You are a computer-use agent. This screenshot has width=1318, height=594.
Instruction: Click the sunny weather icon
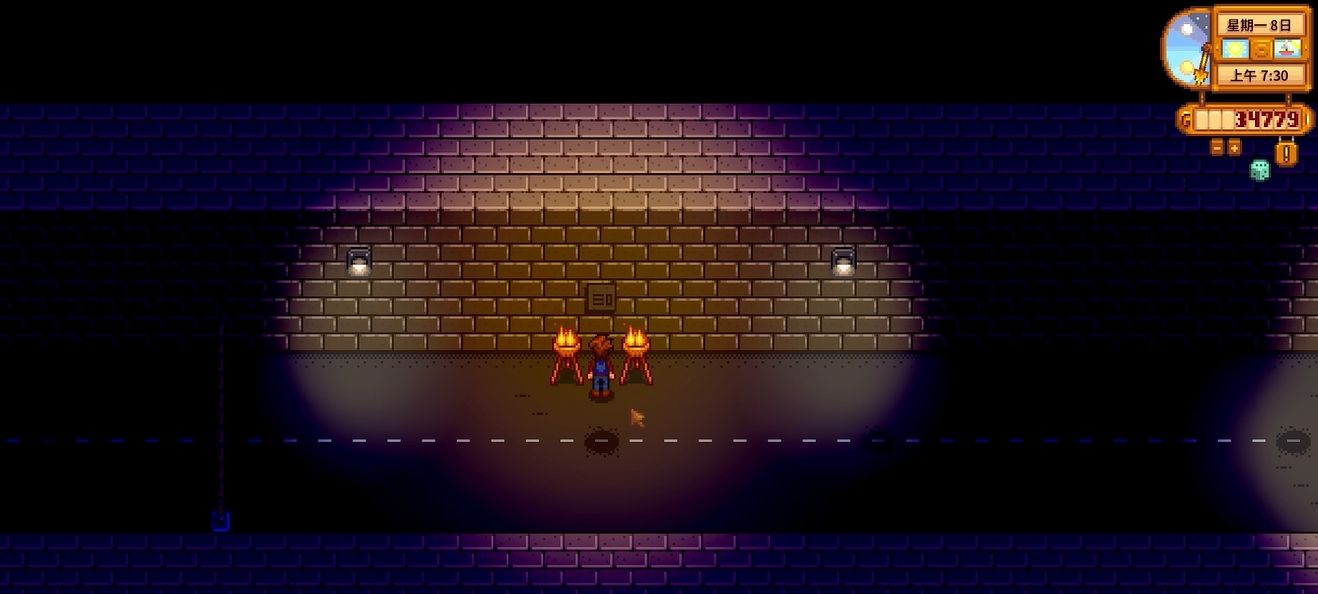coord(1235,49)
